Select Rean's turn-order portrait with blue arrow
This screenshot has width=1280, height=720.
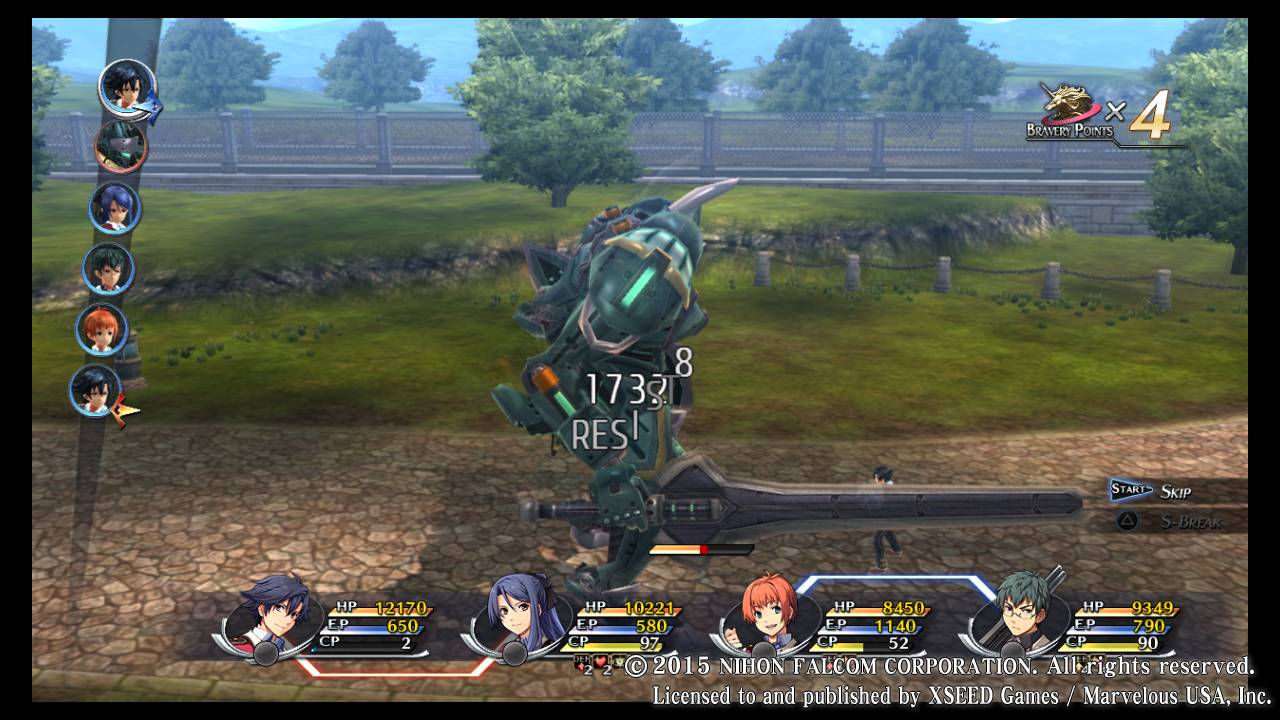pos(127,88)
